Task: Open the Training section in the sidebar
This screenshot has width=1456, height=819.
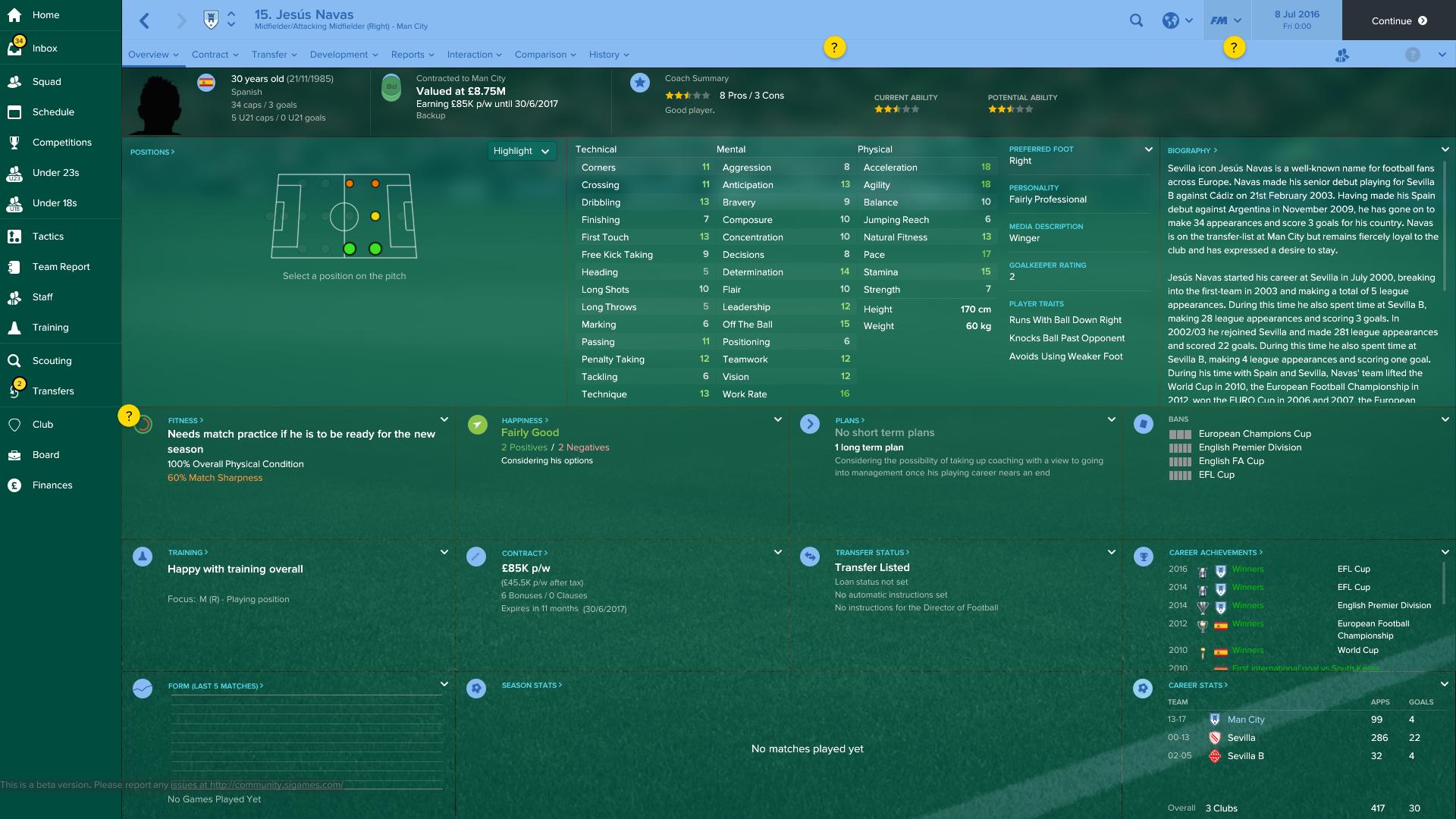Action: pyautogui.click(x=50, y=327)
